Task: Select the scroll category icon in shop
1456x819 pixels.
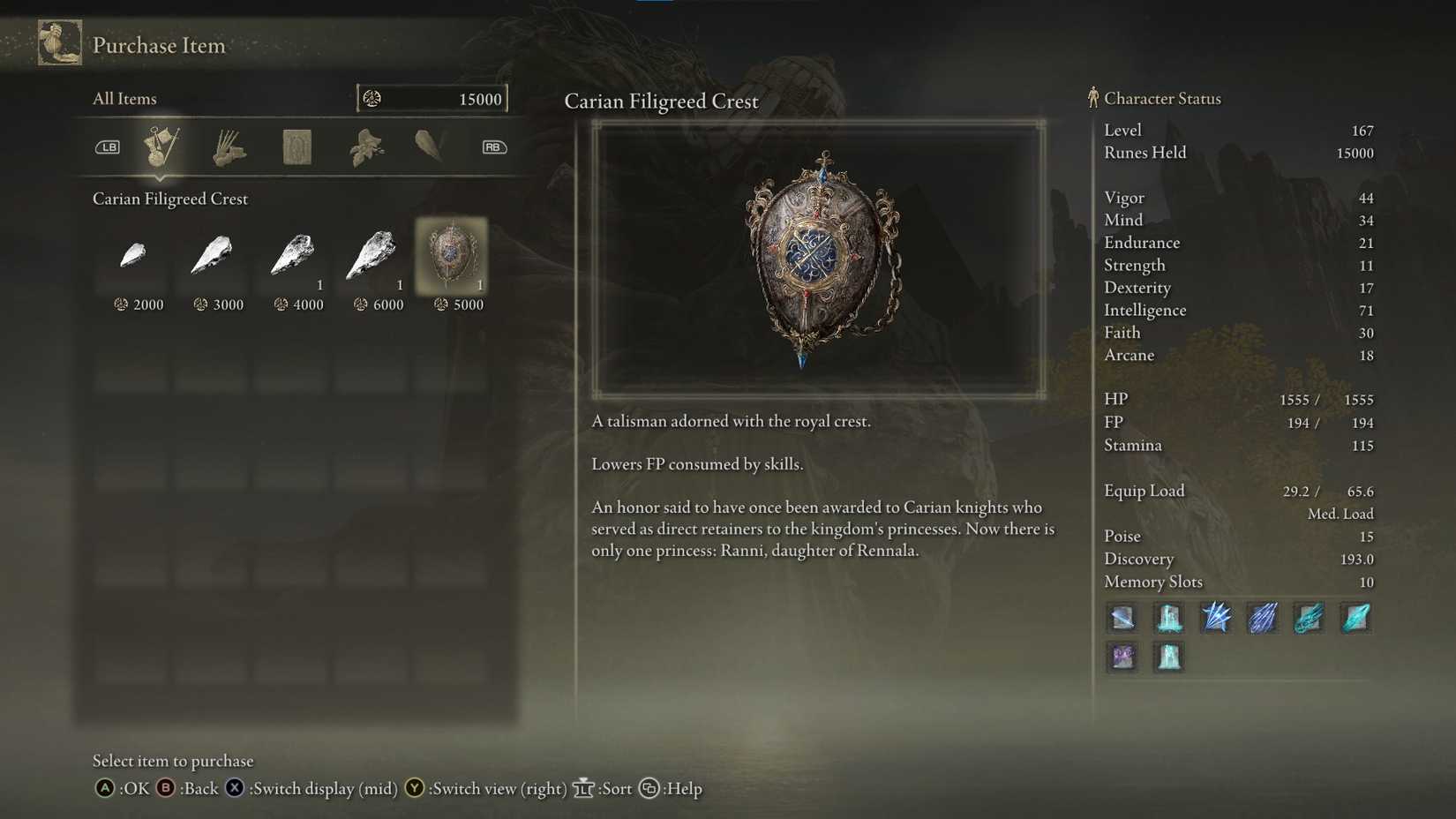Action: coord(296,147)
